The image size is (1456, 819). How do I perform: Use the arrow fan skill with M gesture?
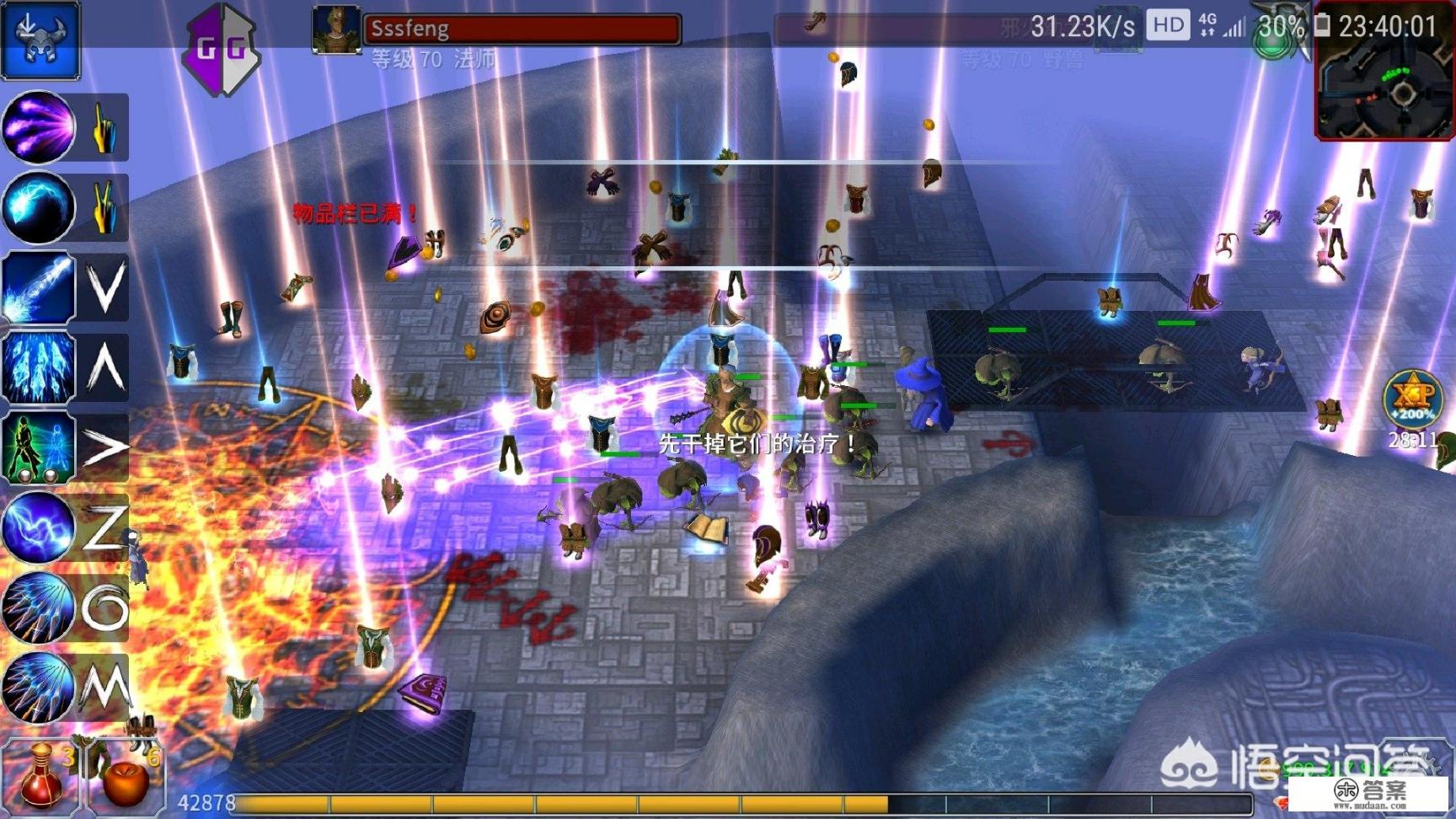[39, 687]
